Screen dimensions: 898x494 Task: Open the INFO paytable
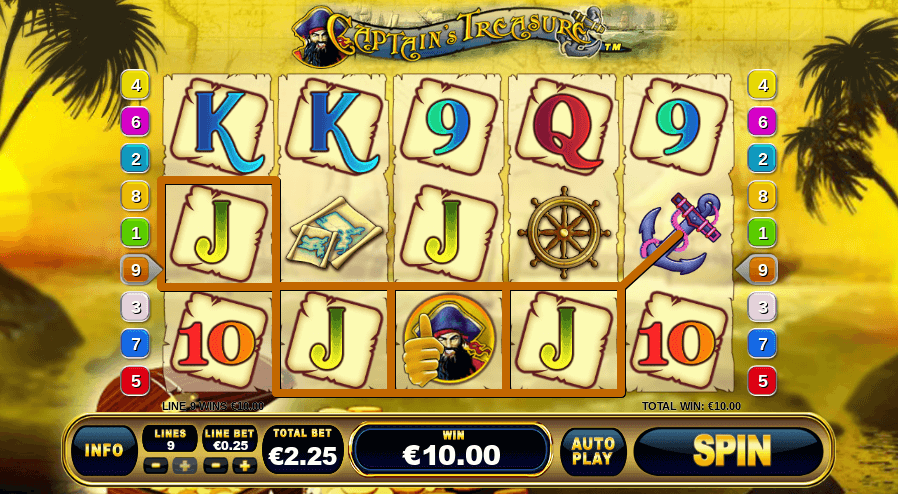pyautogui.click(x=104, y=451)
